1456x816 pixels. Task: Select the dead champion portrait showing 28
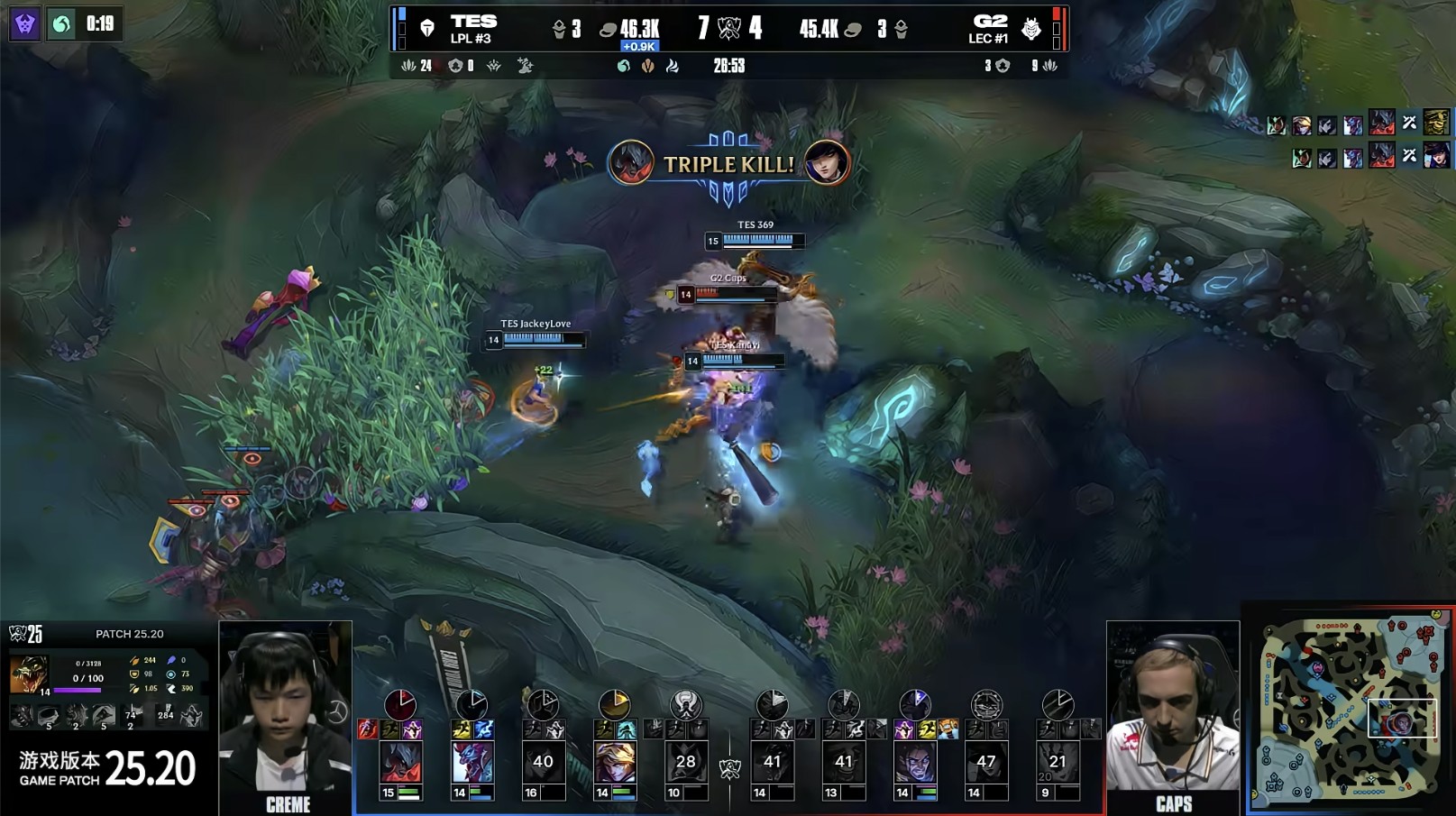point(685,763)
